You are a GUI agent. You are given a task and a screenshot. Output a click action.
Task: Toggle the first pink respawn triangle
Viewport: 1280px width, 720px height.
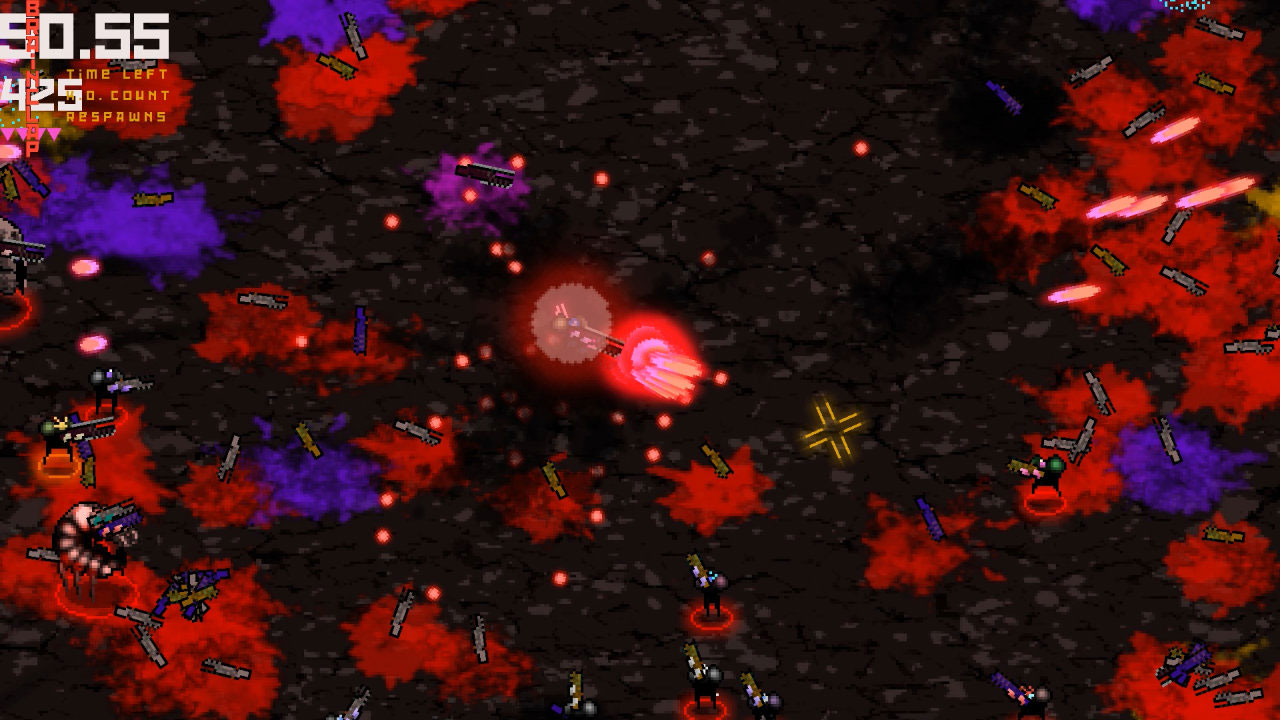tap(8, 131)
